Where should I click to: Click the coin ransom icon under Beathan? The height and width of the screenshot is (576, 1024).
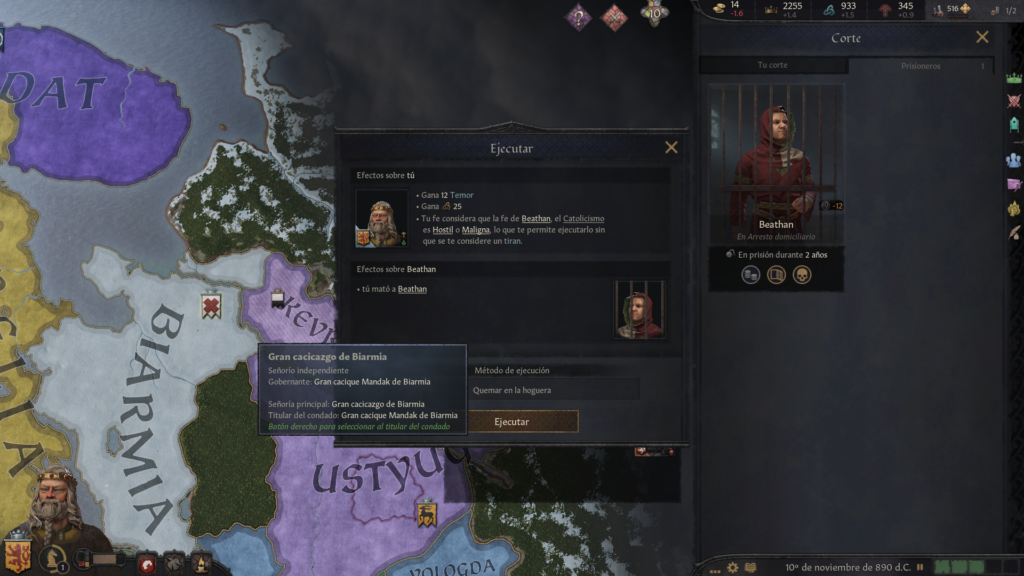coord(751,275)
